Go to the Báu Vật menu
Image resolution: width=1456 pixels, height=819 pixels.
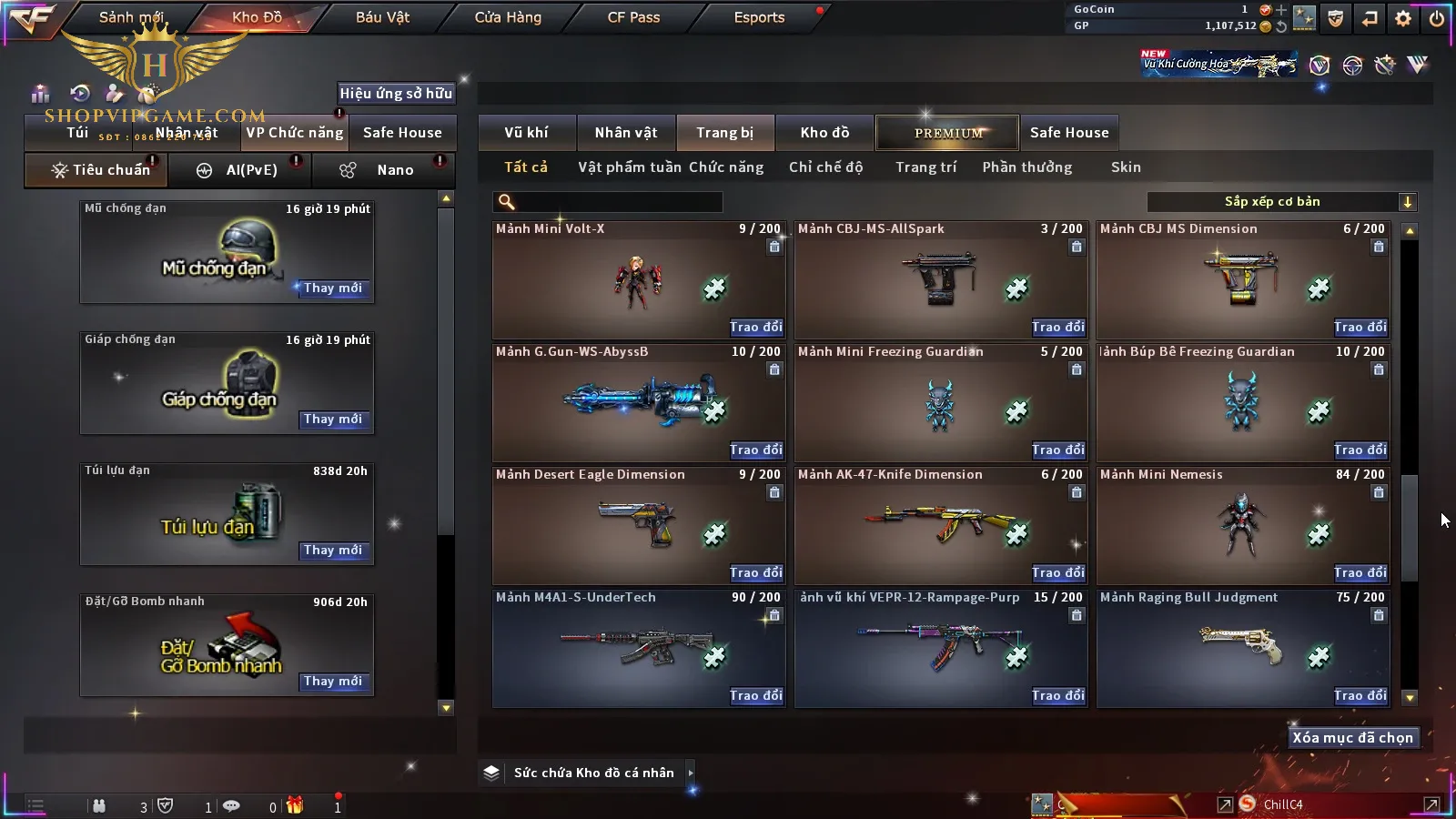382,17
